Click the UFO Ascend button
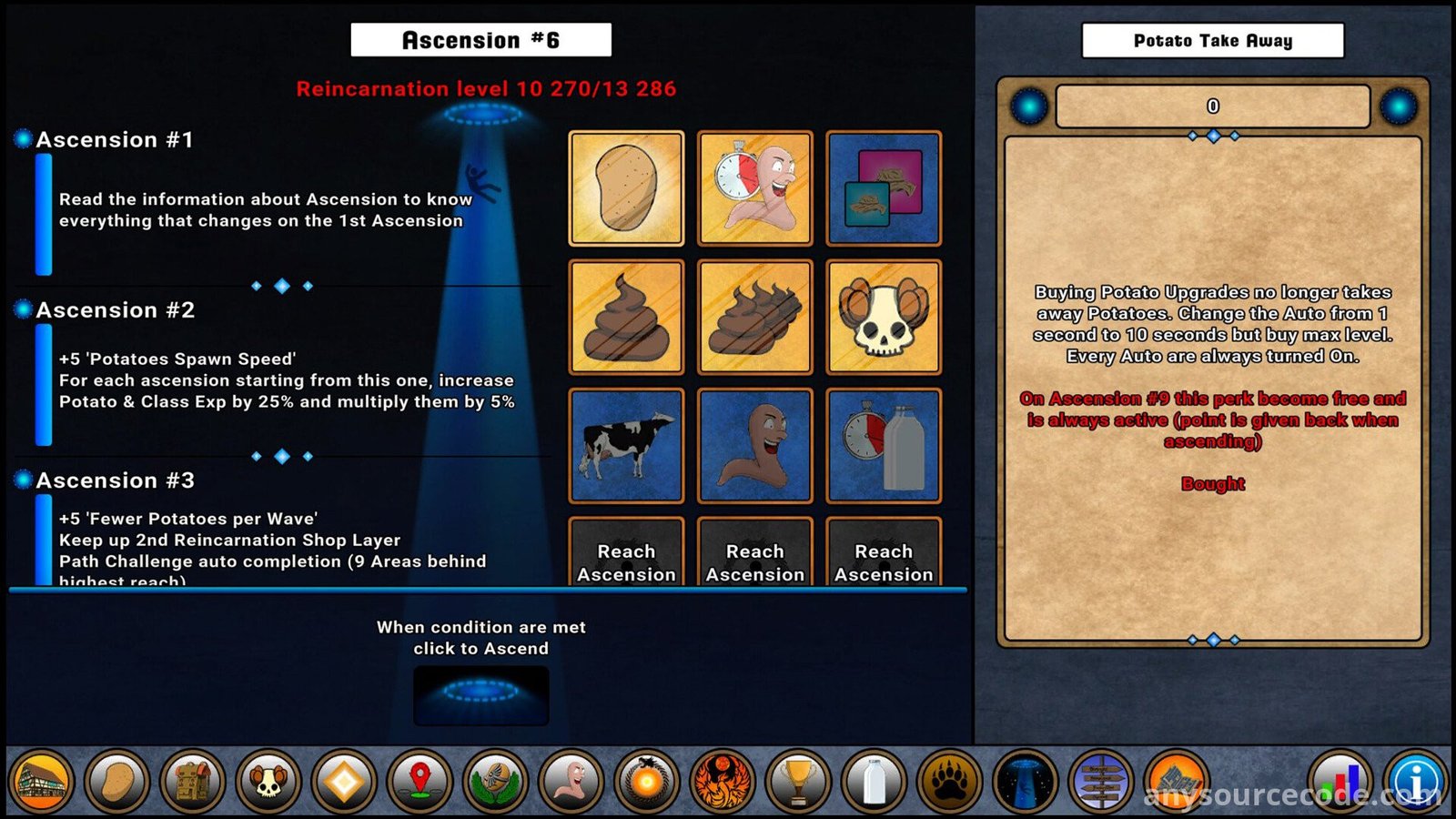This screenshot has height=819, width=1456. (x=480, y=695)
